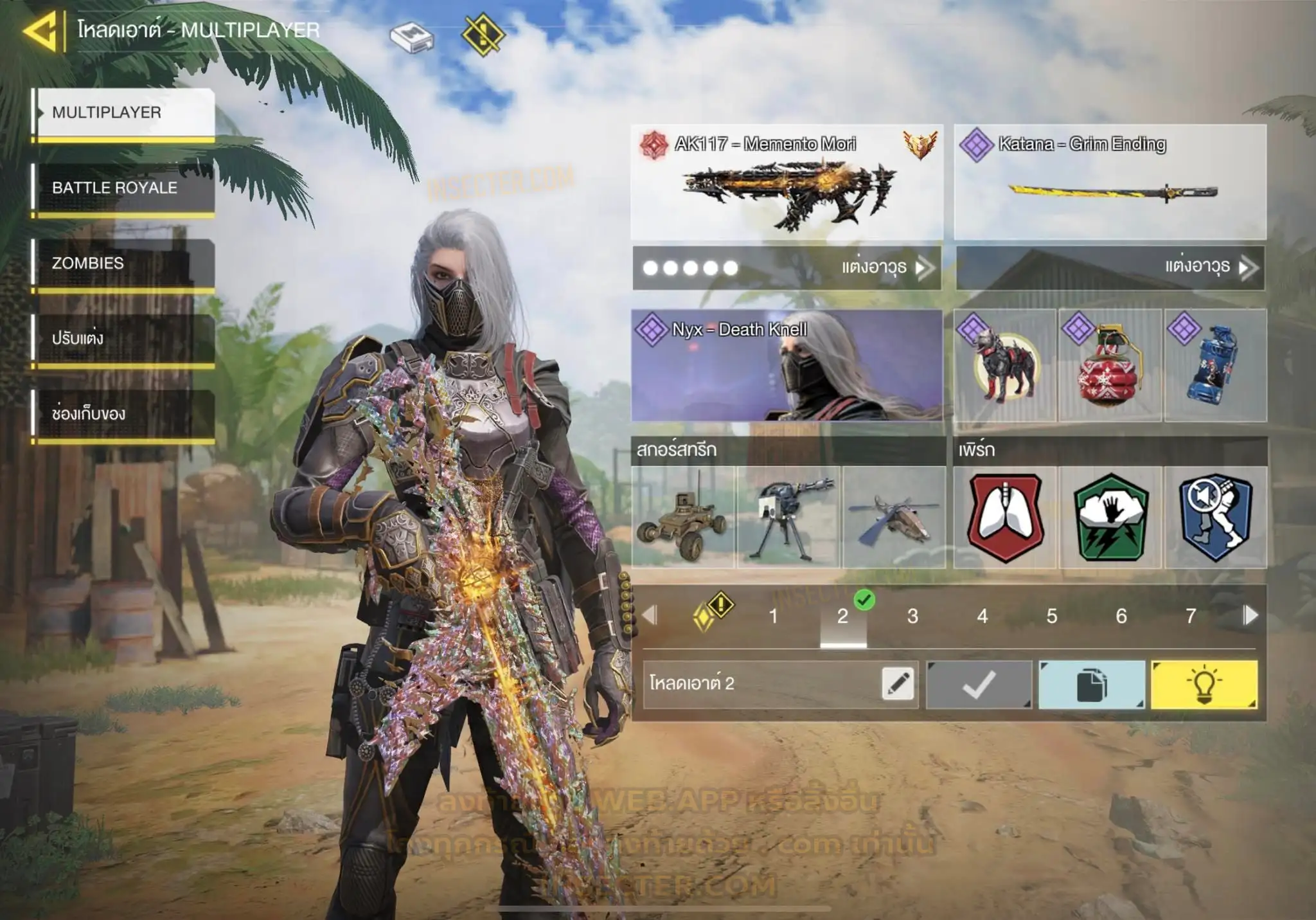Select the Katana Grim Ending secondary weapon

click(x=1110, y=182)
